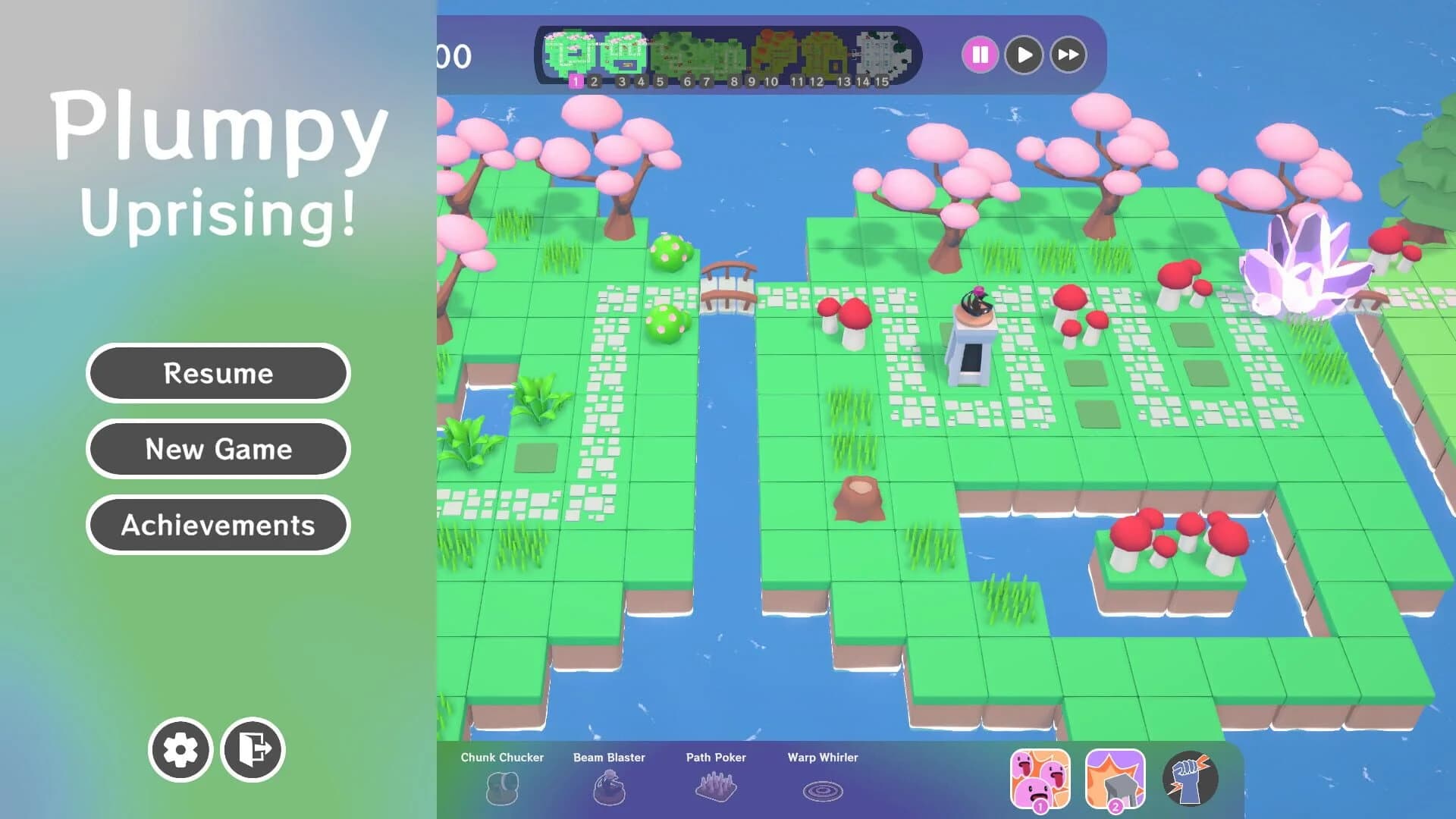
Task: Select level 15 on the wave bar
Action: pos(882,80)
